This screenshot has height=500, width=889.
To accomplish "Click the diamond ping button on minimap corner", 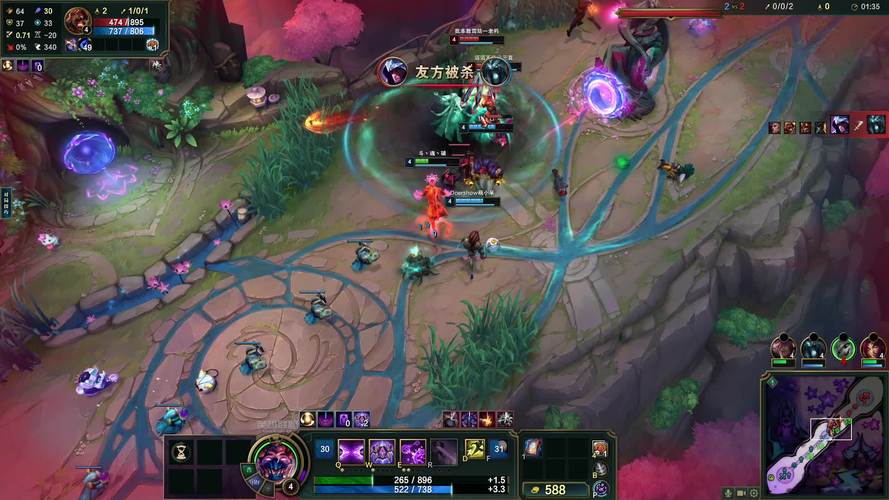I will click(x=771, y=381).
